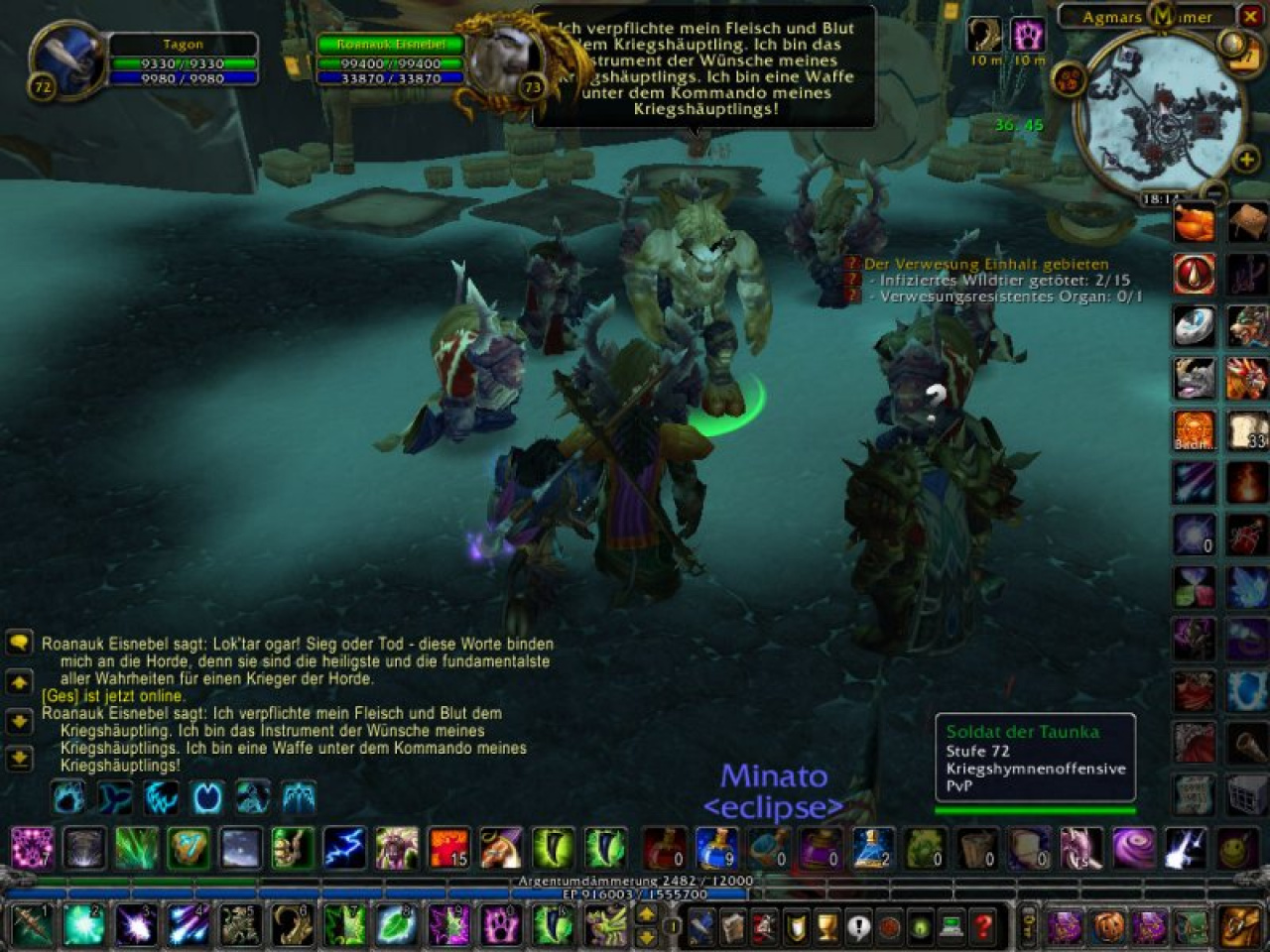The width and height of the screenshot is (1270, 952).
Task: Zoom in the minimap with the plus button
Action: coord(1246,158)
